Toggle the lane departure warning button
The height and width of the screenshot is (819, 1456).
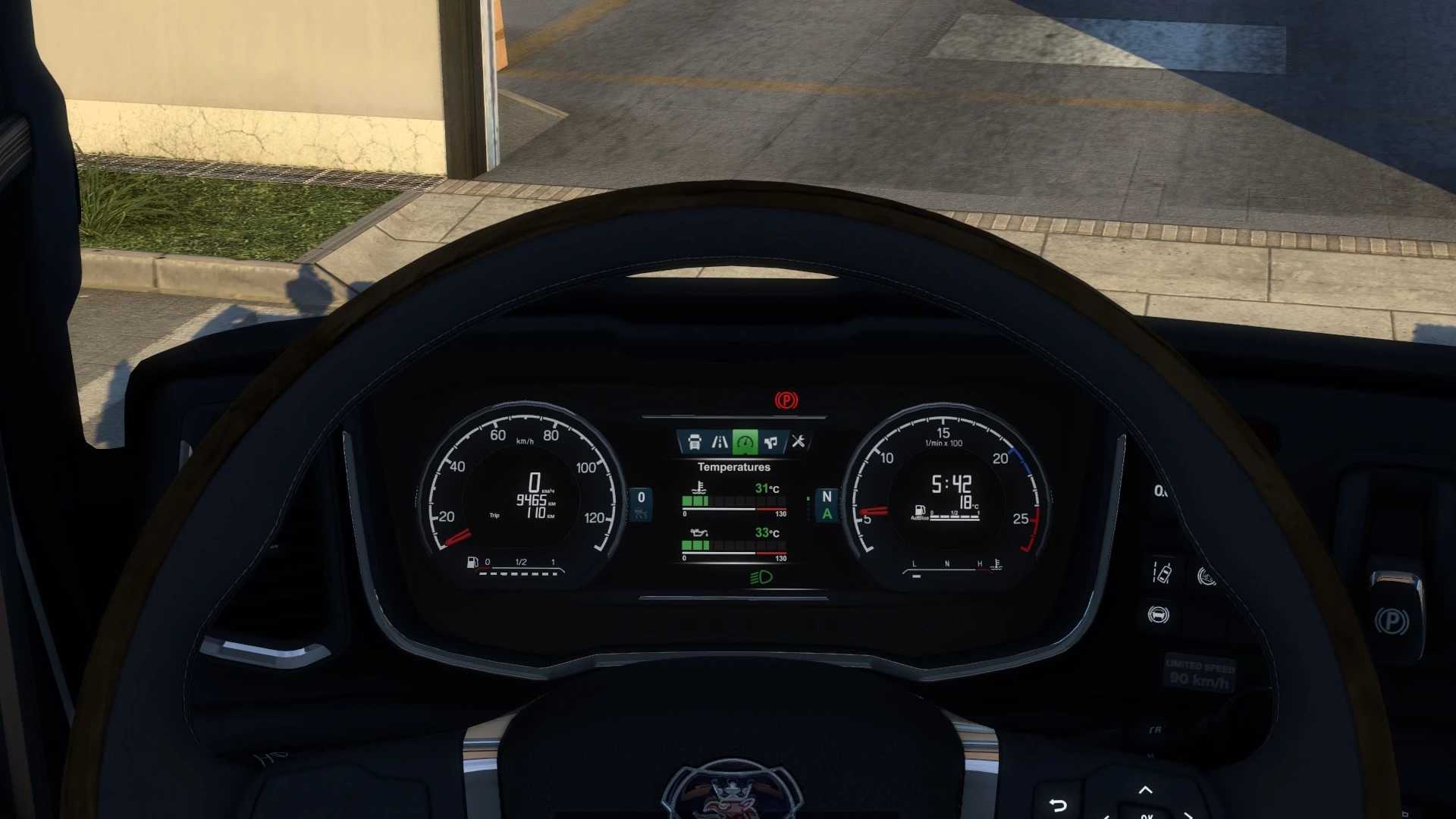pos(1161,573)
